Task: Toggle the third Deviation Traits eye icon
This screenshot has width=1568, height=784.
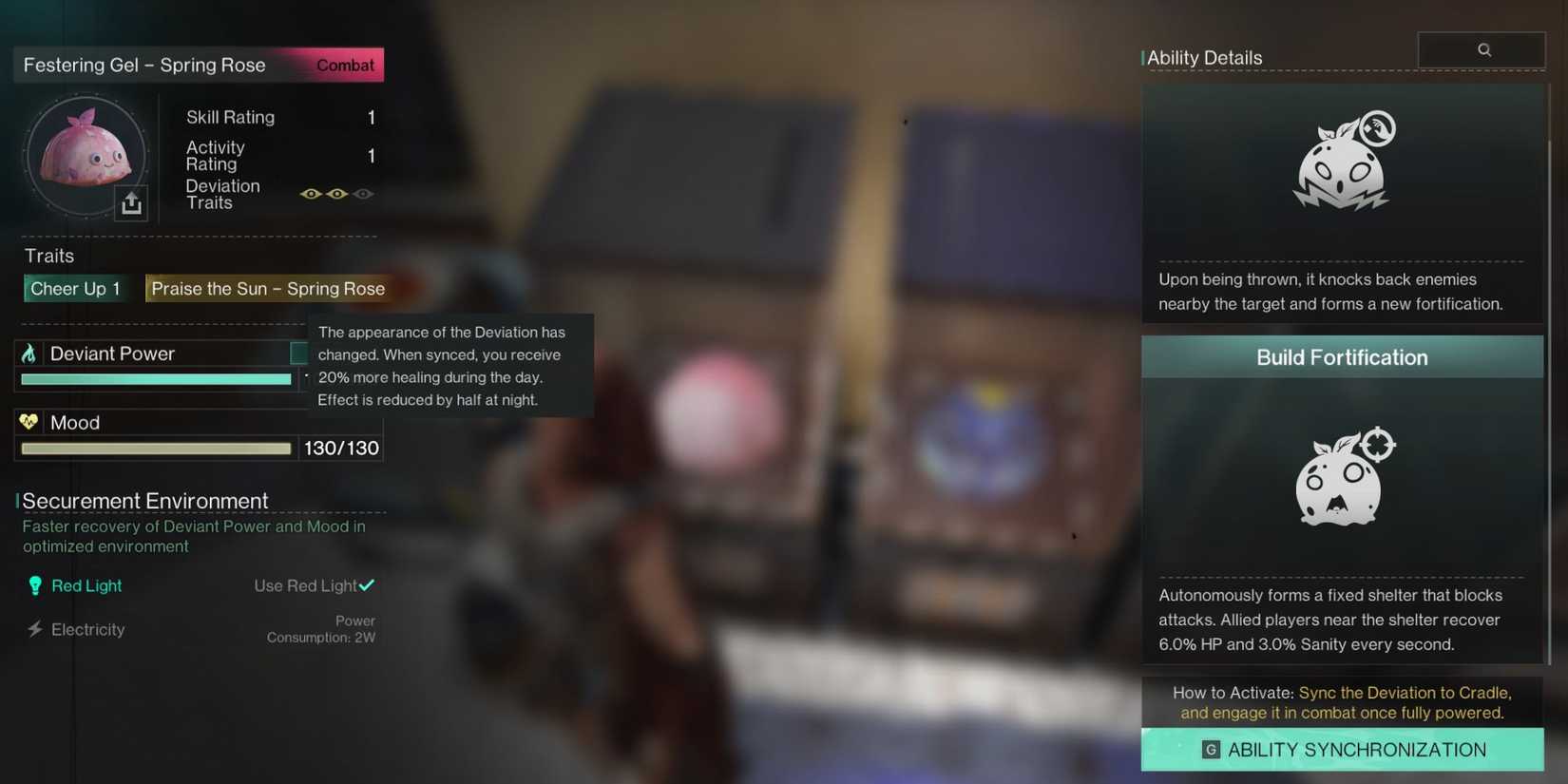Action: point(363,193)
